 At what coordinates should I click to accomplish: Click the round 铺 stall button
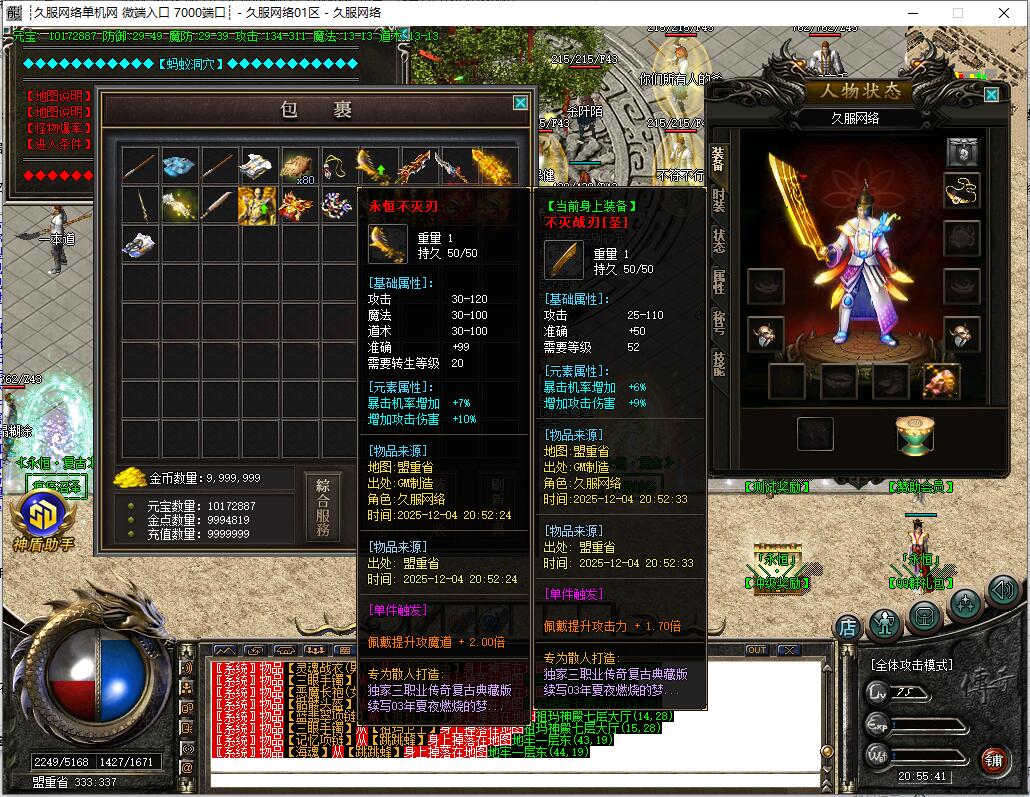pyautogui.click(x=992, y=760)
